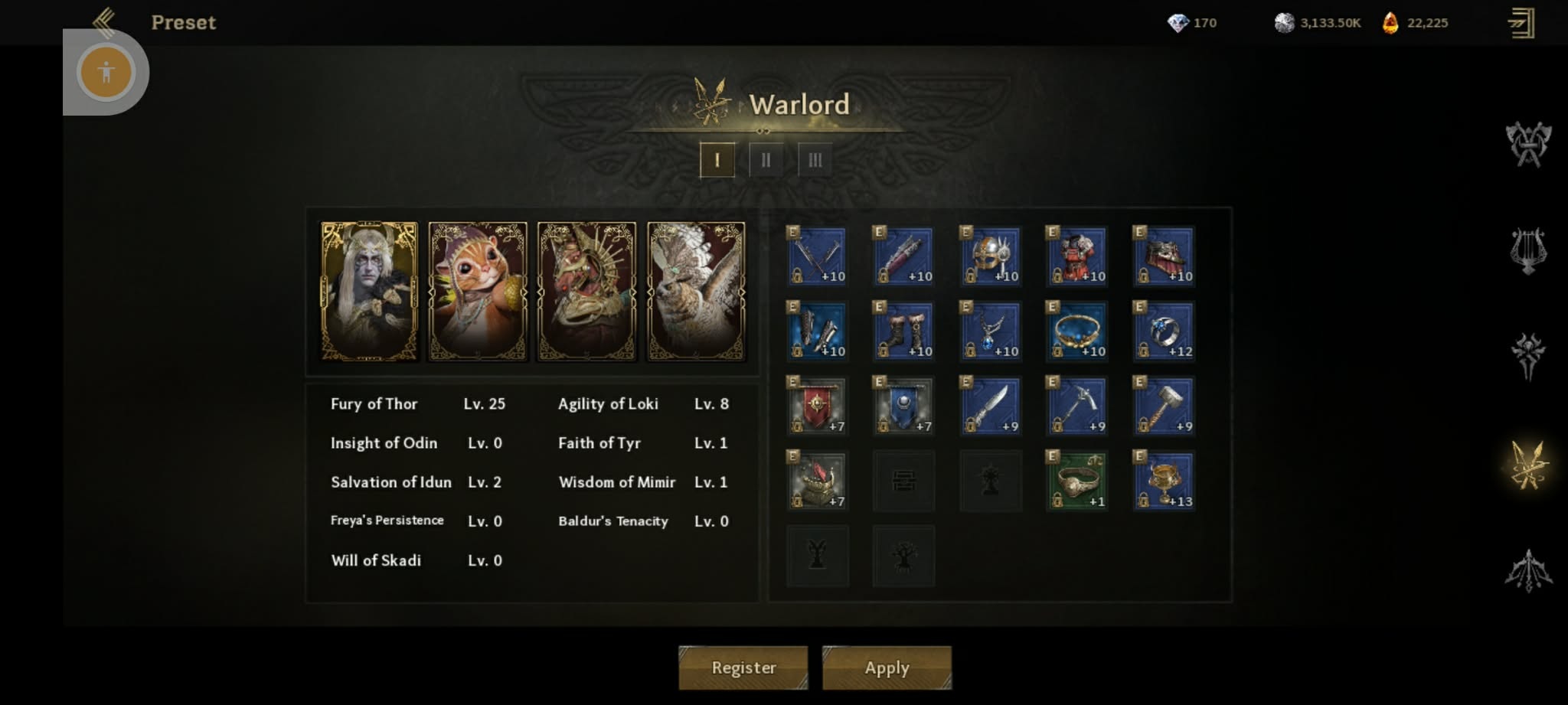Switch to the lyre class icon

pos(1528,250)
